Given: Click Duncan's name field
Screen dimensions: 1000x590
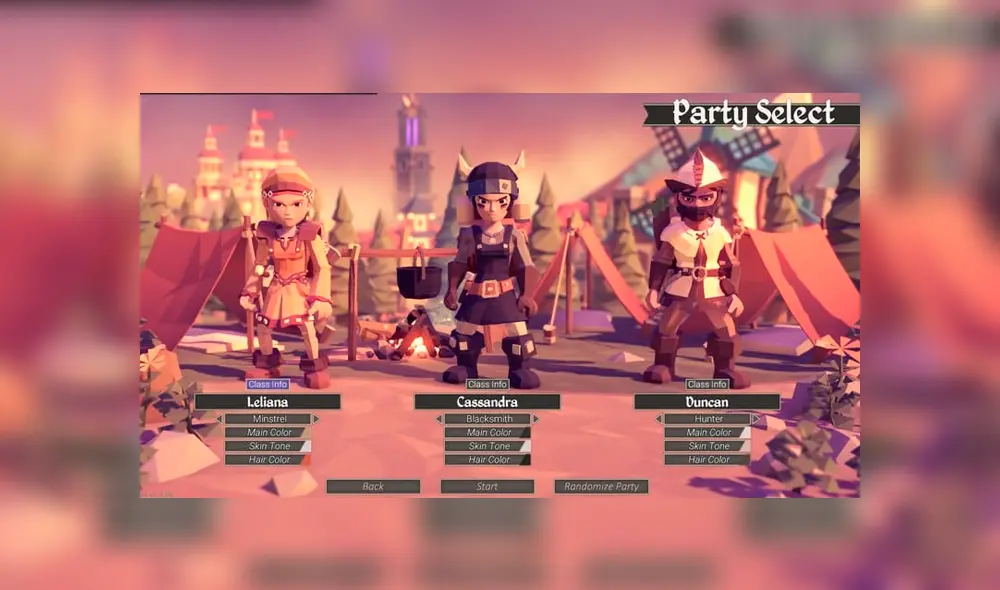Looking at the screenshot, I should 707,402.
